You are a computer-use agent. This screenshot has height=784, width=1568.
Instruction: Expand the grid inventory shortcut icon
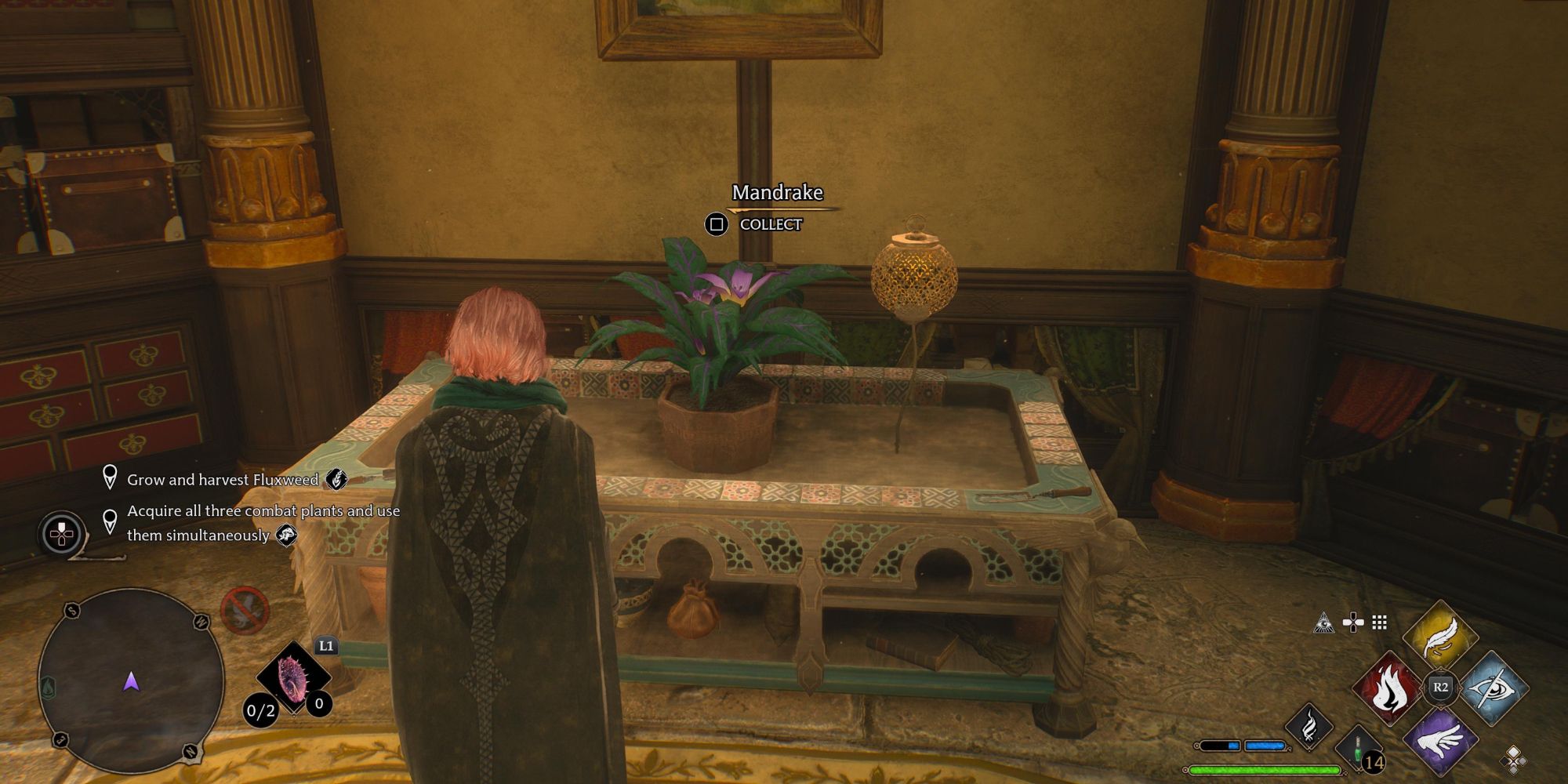click(x=1378, y=624)
